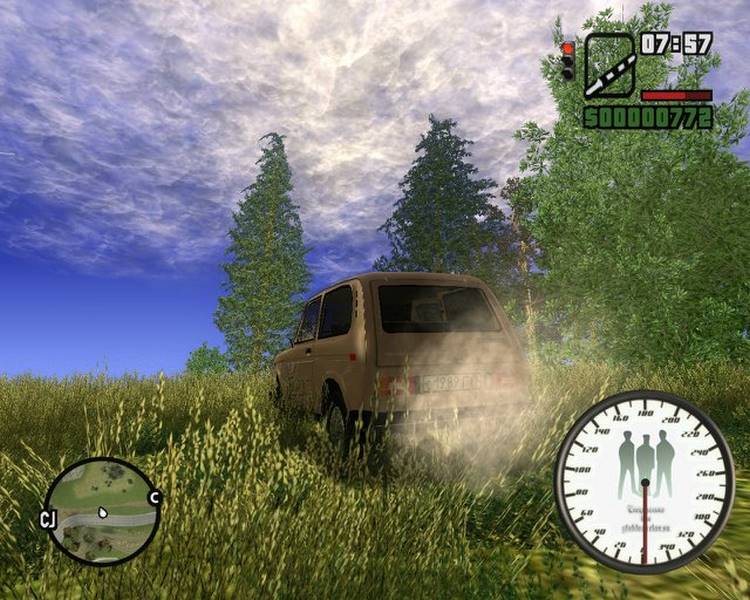Click the traffic light icon

pyautogui.click(x=567, y=61)
